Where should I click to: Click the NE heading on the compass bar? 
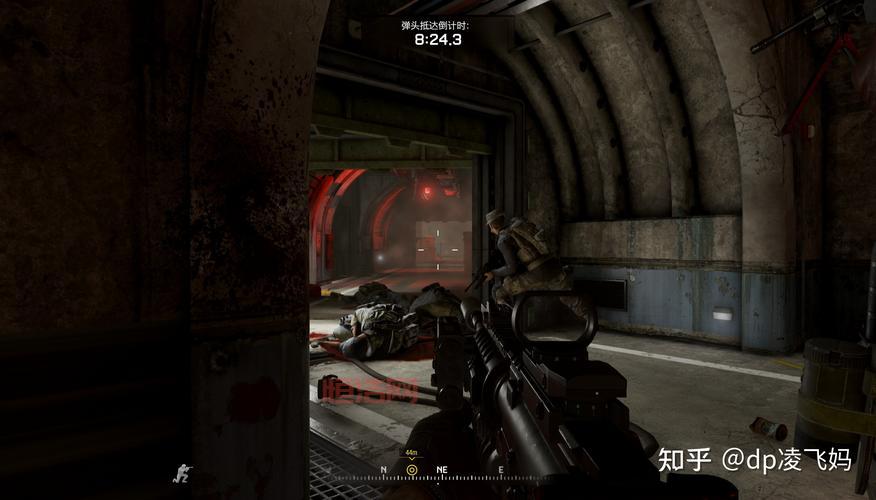coord(441,469)
